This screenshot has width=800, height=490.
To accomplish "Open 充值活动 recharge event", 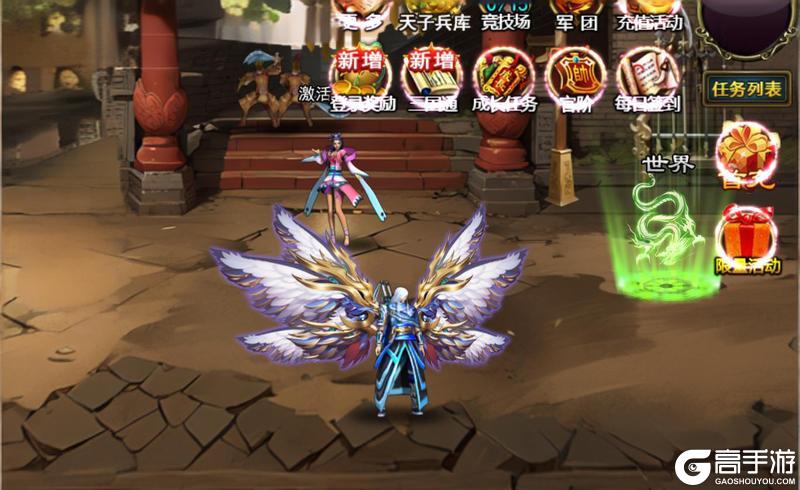I will pyautogui.click(x=650, y=14).
